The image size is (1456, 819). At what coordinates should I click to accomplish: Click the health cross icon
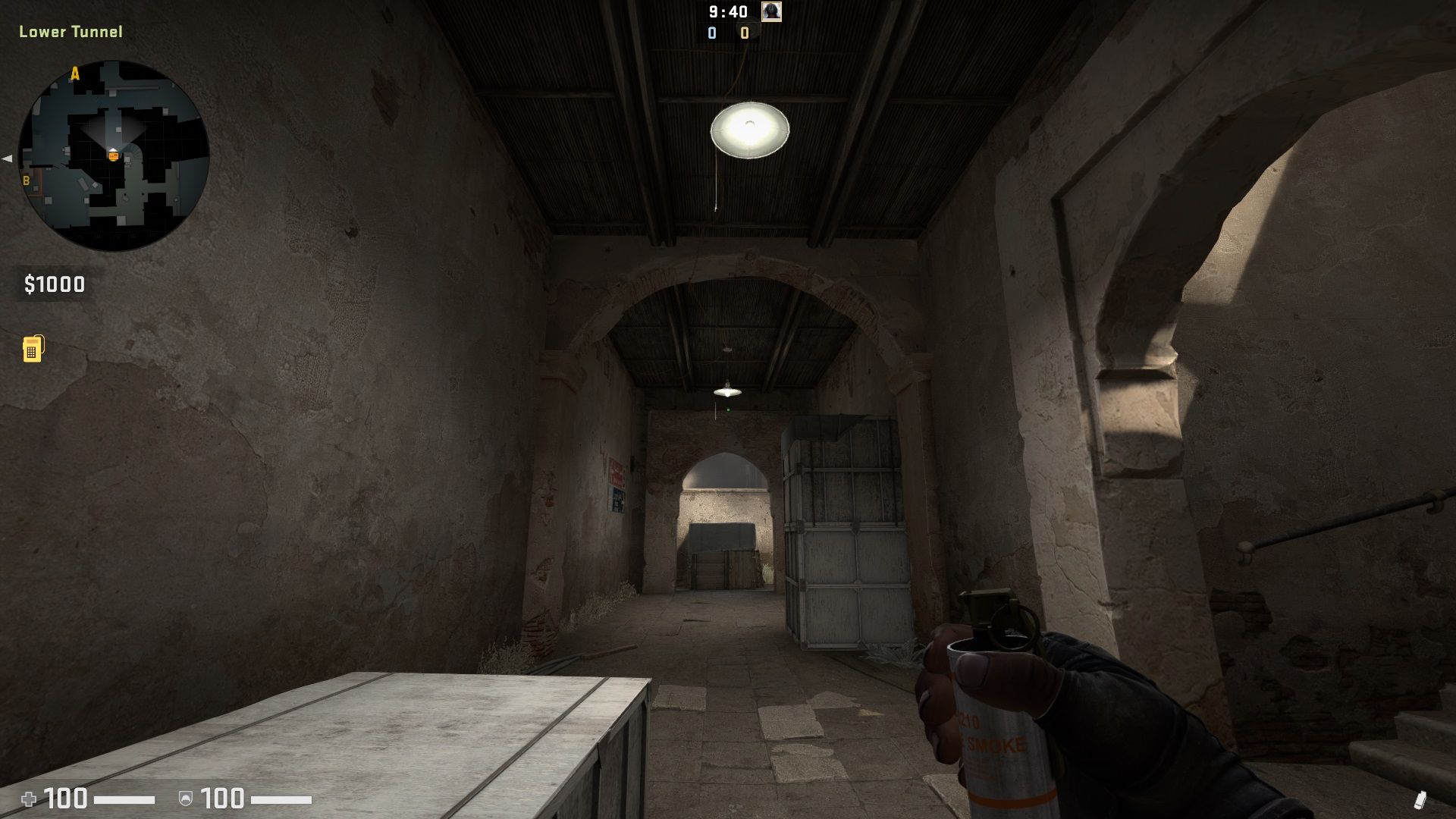click(x=29, y=798)
